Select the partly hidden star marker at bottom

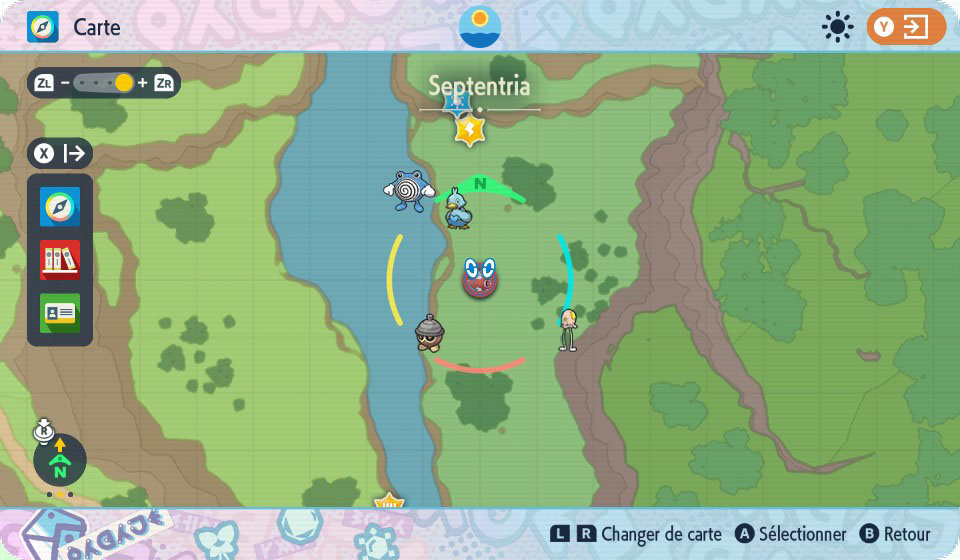click(388, 501)
